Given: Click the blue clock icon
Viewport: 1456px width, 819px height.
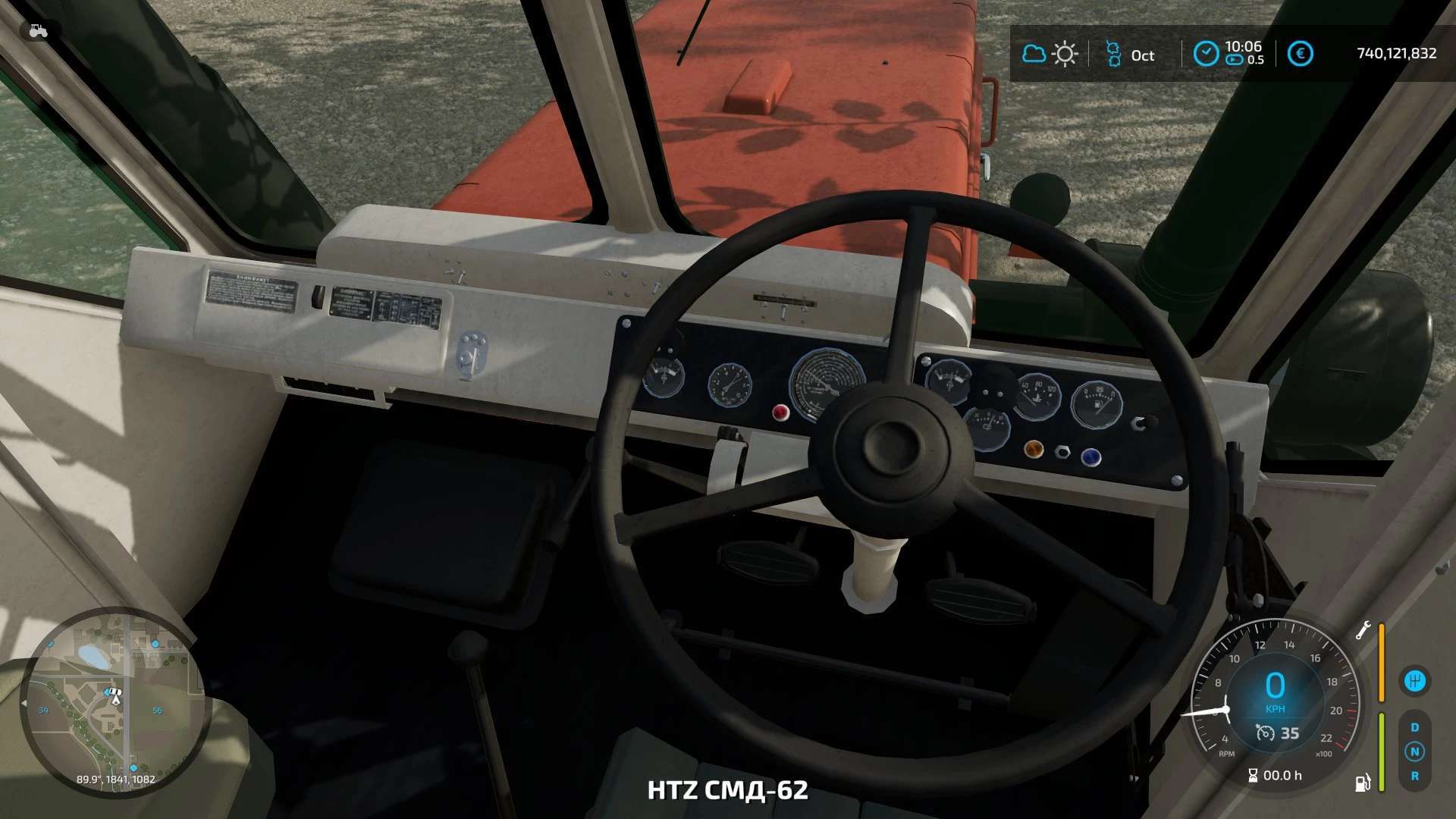Looking at the screenshot, I should point(1206,54).
